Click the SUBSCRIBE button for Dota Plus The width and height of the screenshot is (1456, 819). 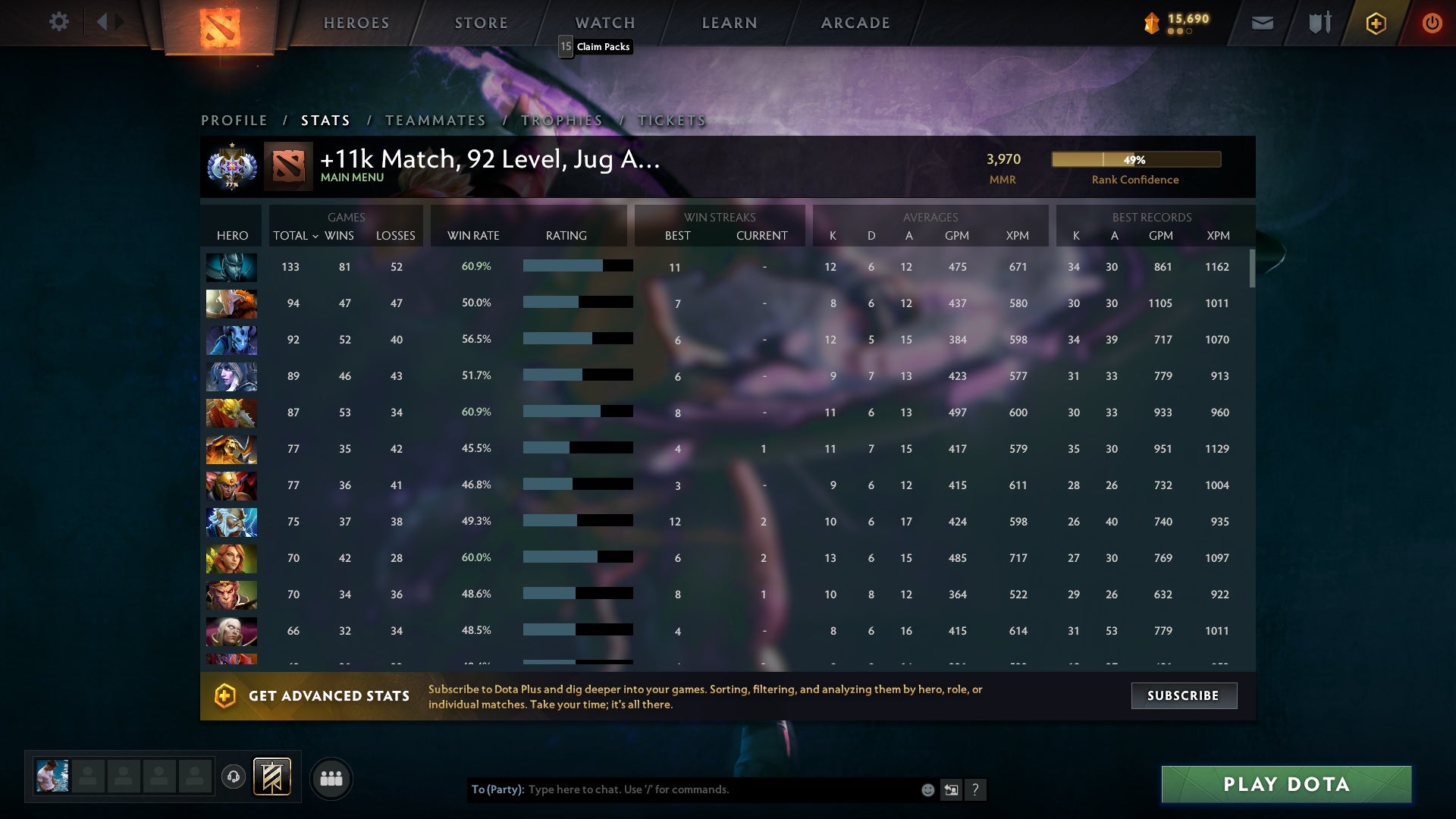1183,695
